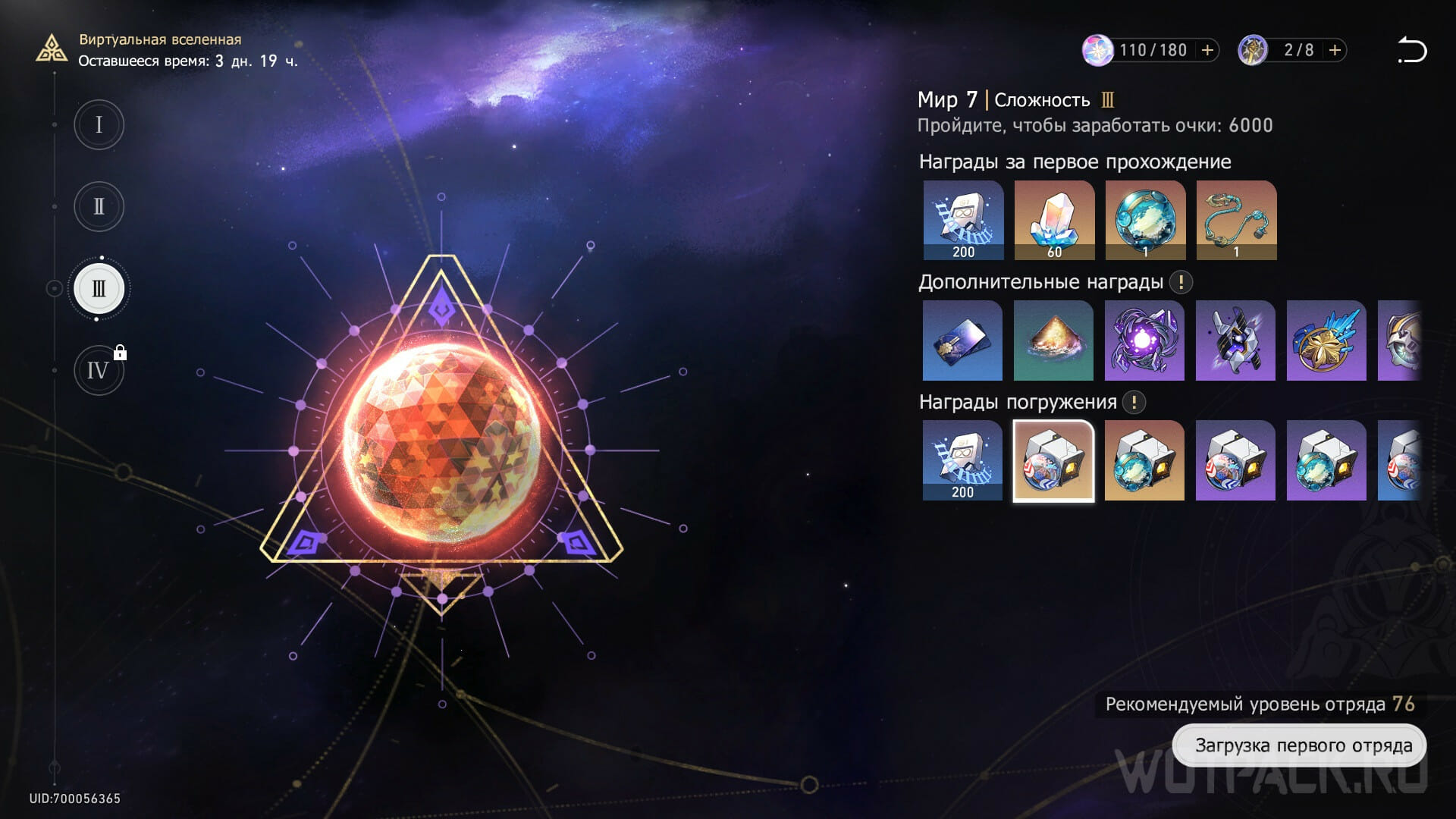Show info for Награды погружения
This screenshot has height=819, width=1456.
(x=1134, y=402)
